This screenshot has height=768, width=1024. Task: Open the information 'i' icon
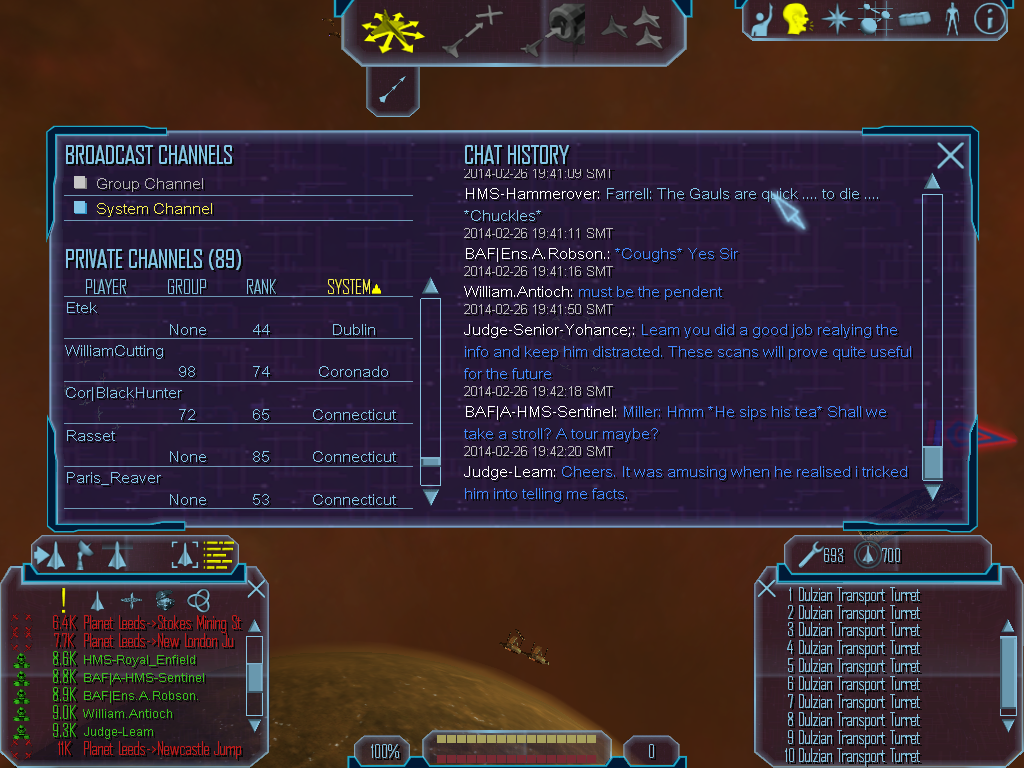click(x=988, y=19)
